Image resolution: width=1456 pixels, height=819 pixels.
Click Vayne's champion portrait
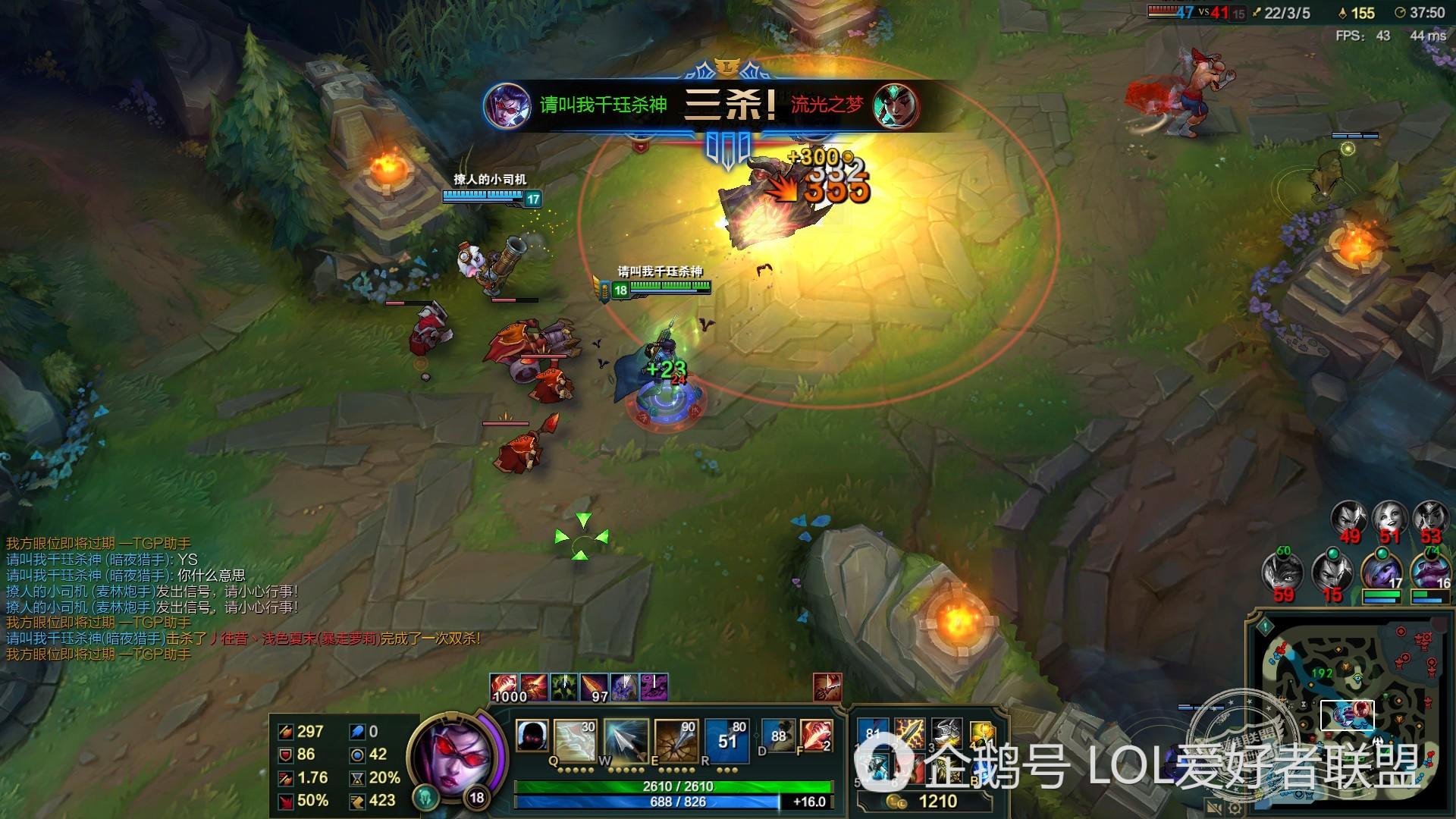(453, 755)
